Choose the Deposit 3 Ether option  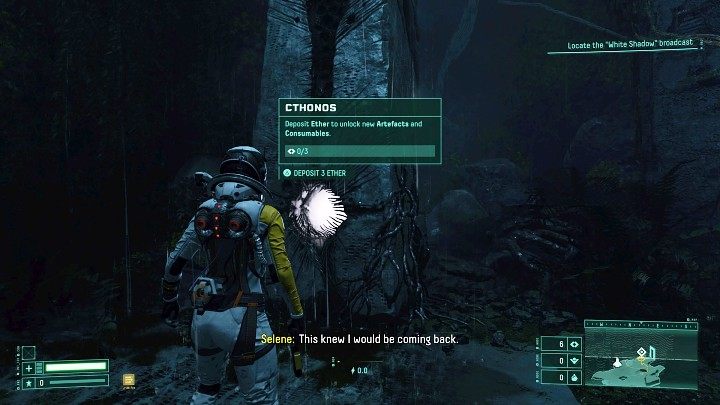pyautogui.click(x=316, y=172)
